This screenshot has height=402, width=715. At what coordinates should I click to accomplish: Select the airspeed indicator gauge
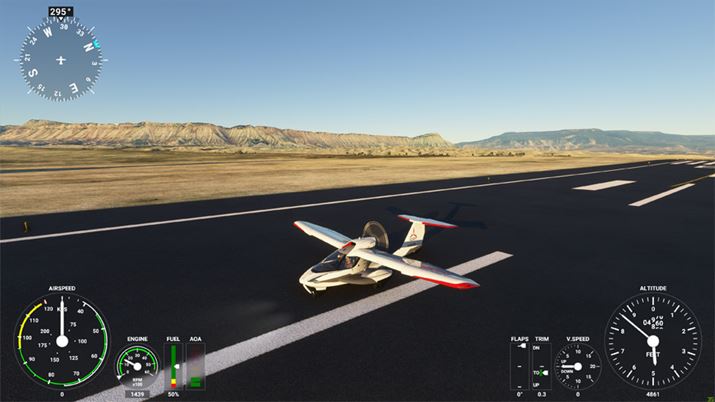click(x=61, y=340)
